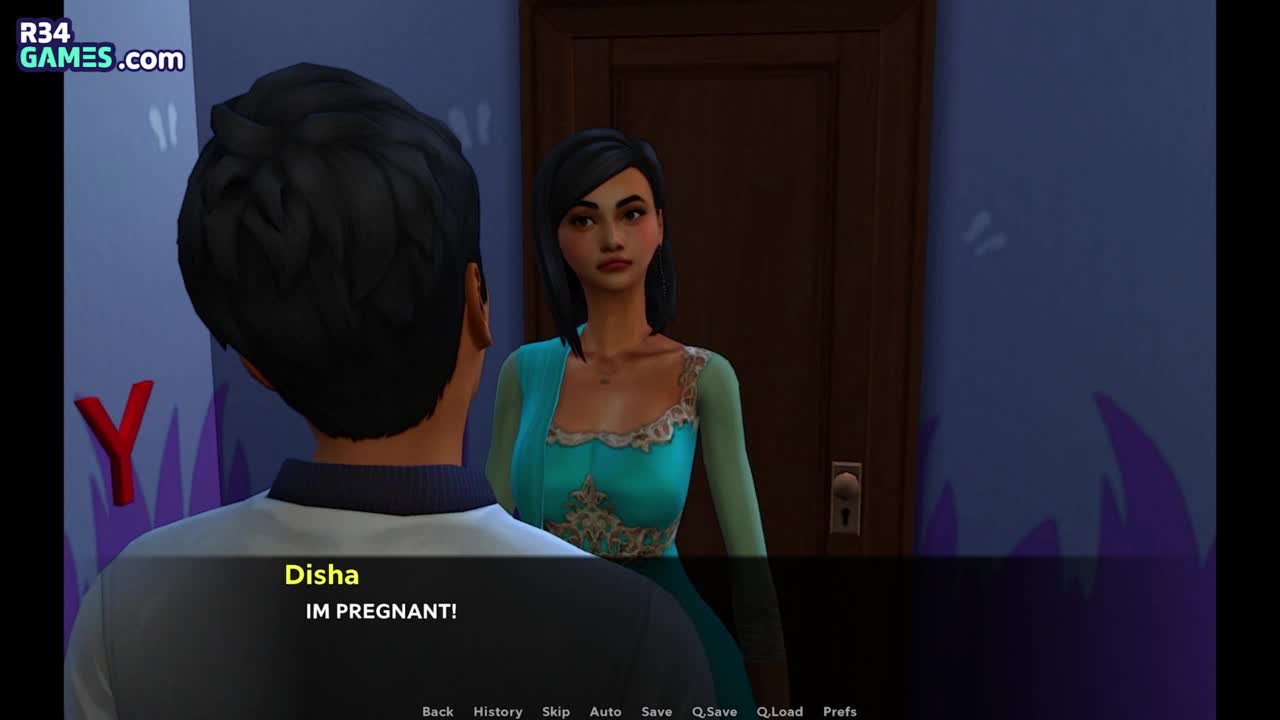This screenshot has width=1280, height=720.
Task: Quick load using Q.Load
Action: (779, 711)
